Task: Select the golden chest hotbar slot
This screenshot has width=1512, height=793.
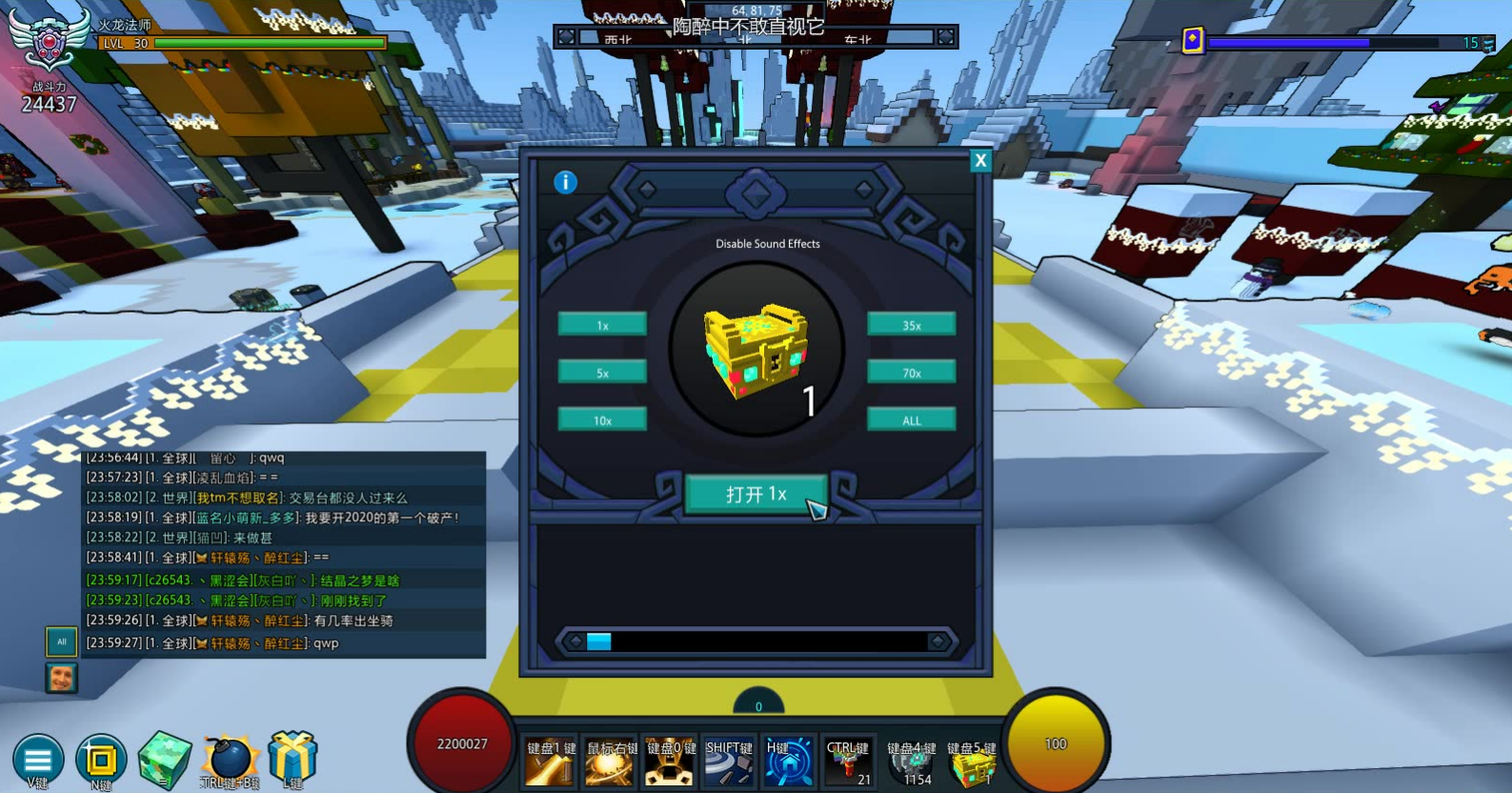Action: pyautogui.click(x=970, y=763)
